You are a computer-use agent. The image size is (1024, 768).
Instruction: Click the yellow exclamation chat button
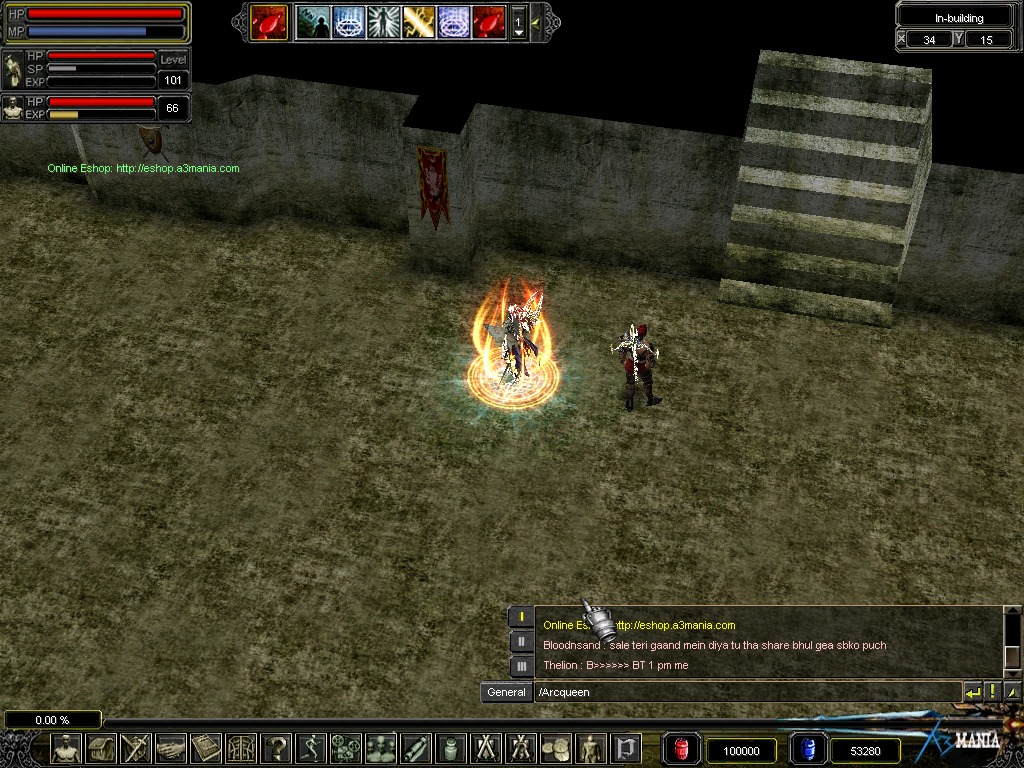pyautogui.click(x=993, y=692)
